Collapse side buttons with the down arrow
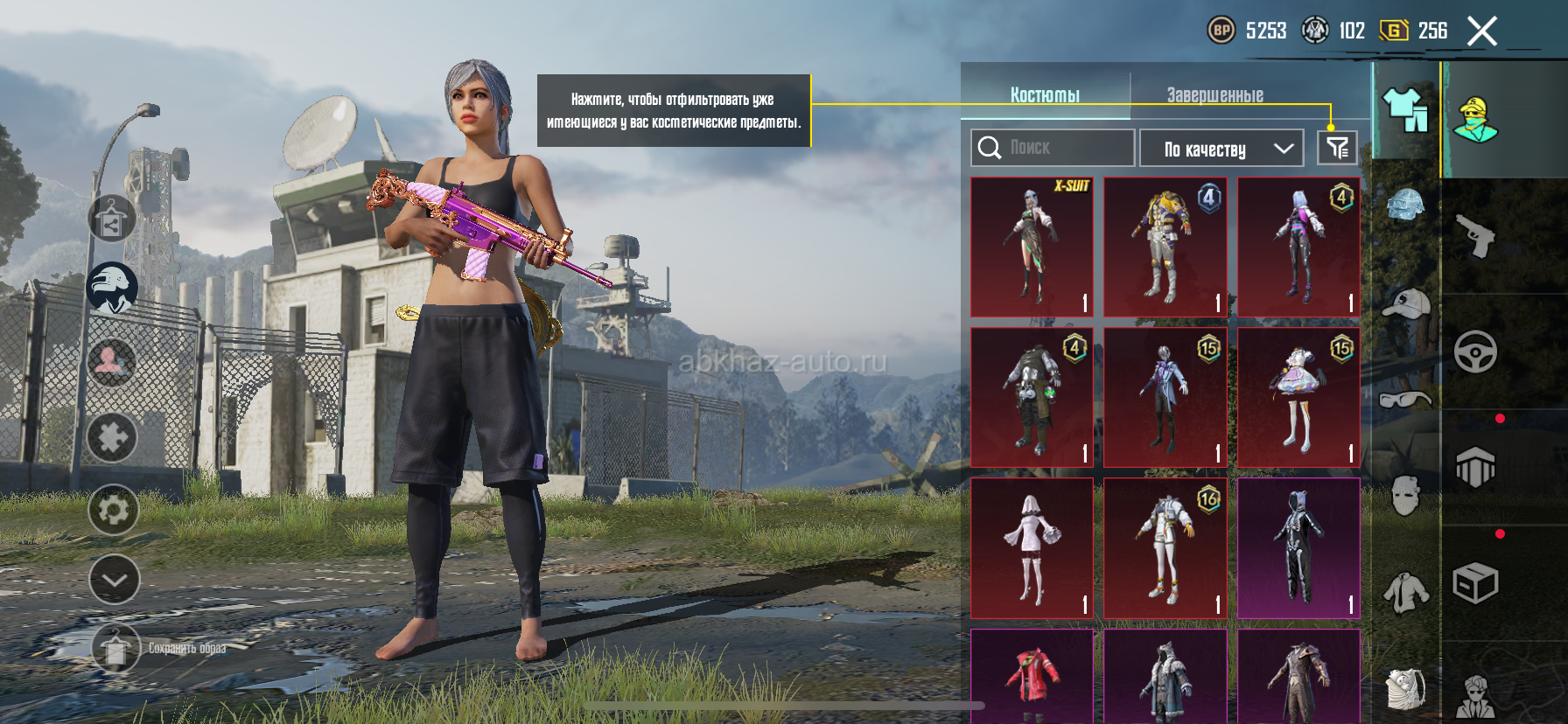Screen dimensions: 1568x724 click(x=114, y=580)
